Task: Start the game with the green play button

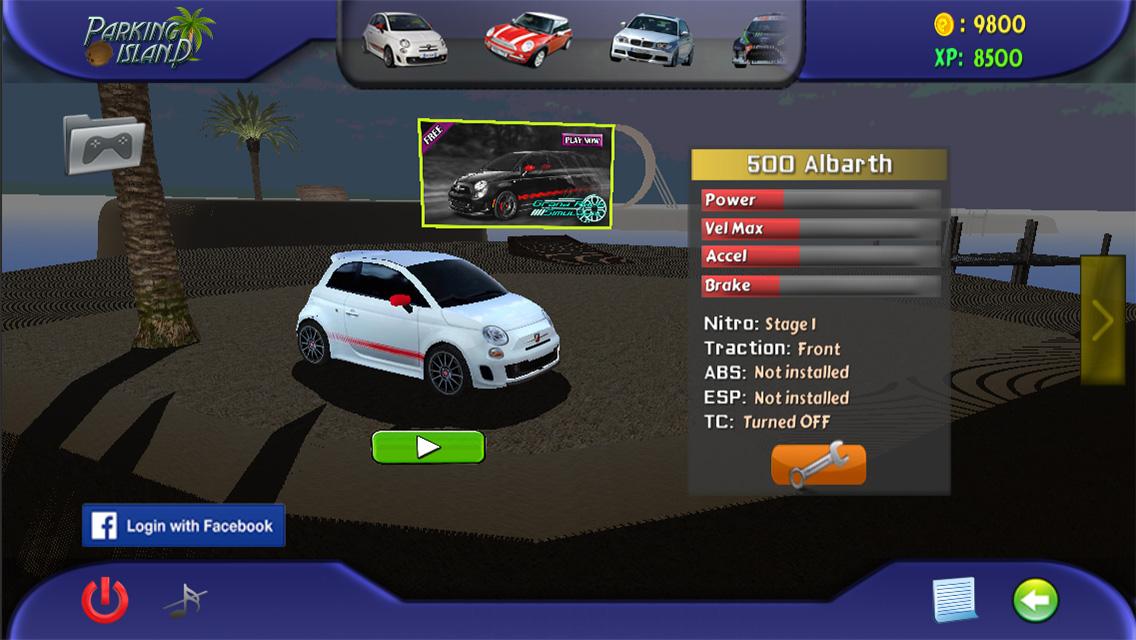Action: (428, 447)
